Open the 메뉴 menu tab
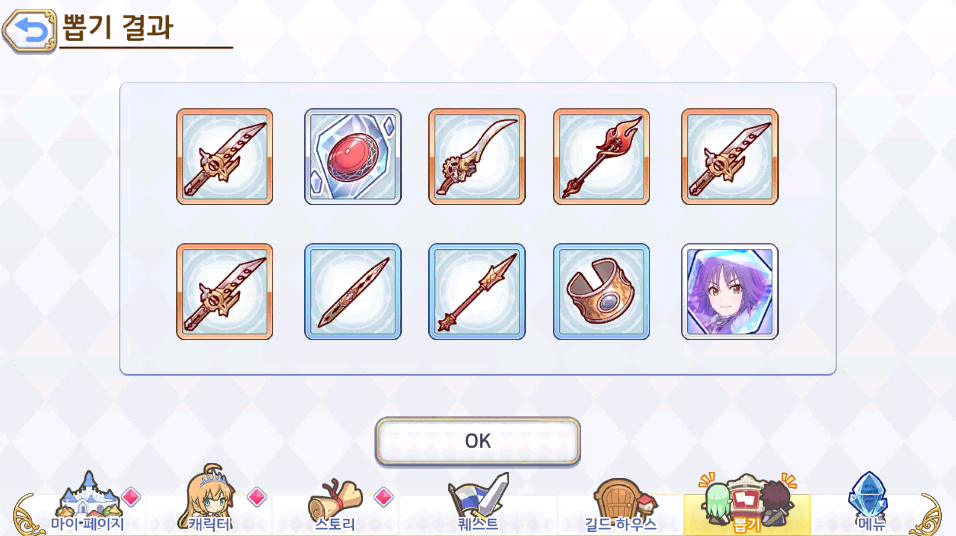Image resolution: width=956 pixels, height=536 pixels. point(870,510)
